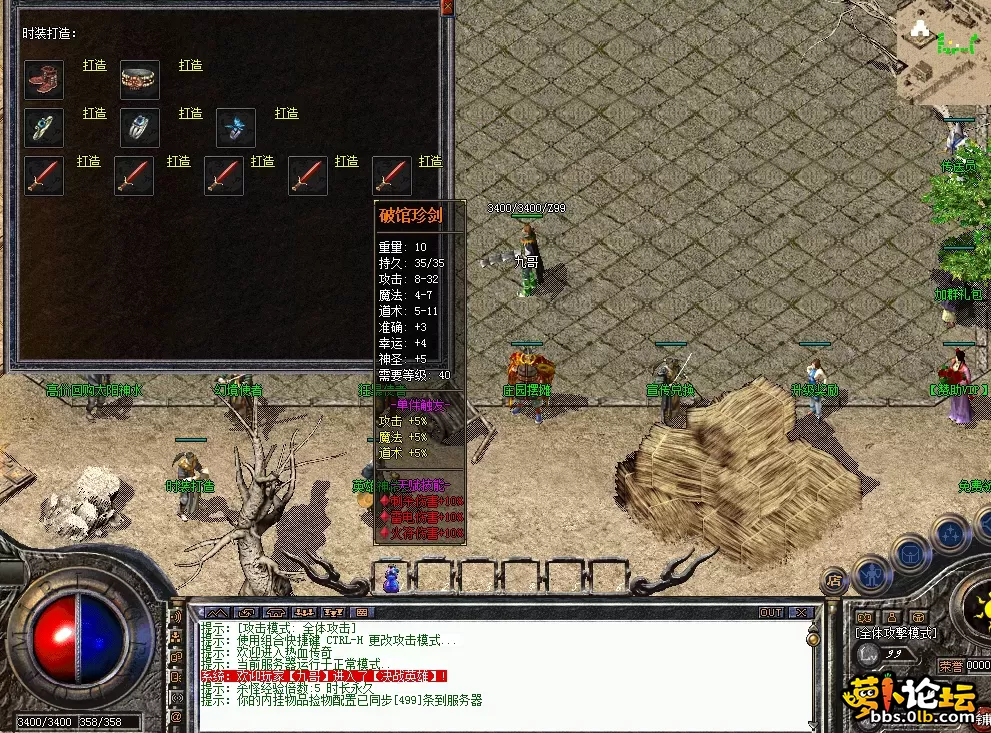991x733 pixels.
Task: Forge the red boots item
Action: (95, 65)
